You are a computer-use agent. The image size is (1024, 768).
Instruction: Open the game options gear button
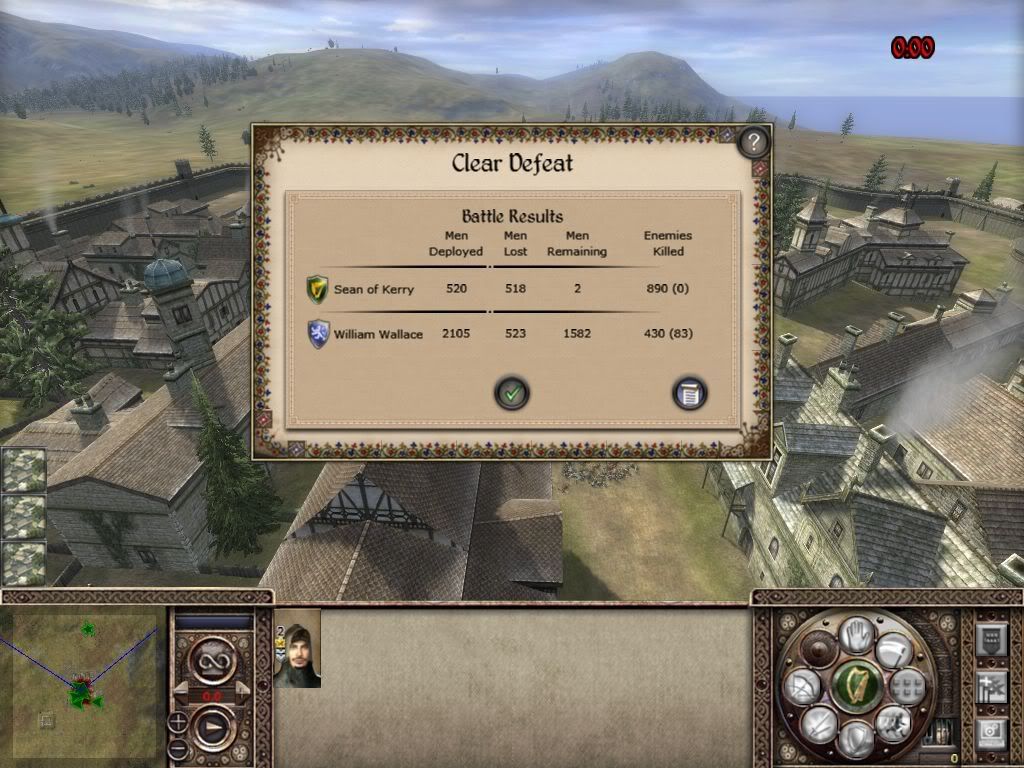[x=989, y=733]
